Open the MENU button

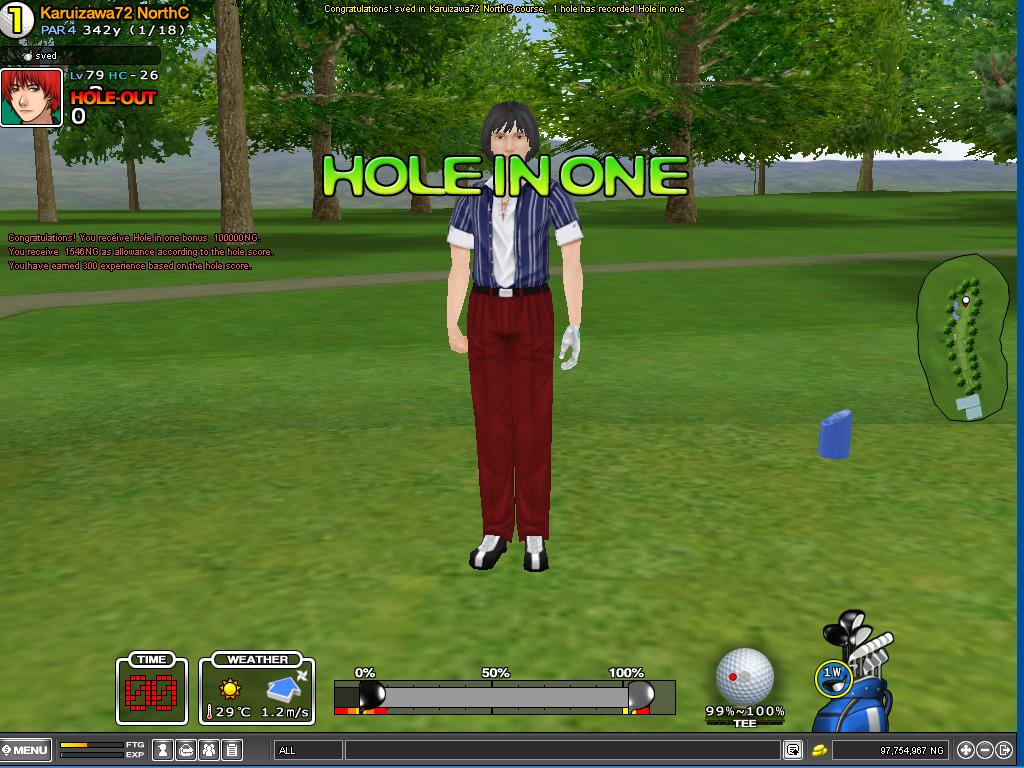(x=25, y=750)
